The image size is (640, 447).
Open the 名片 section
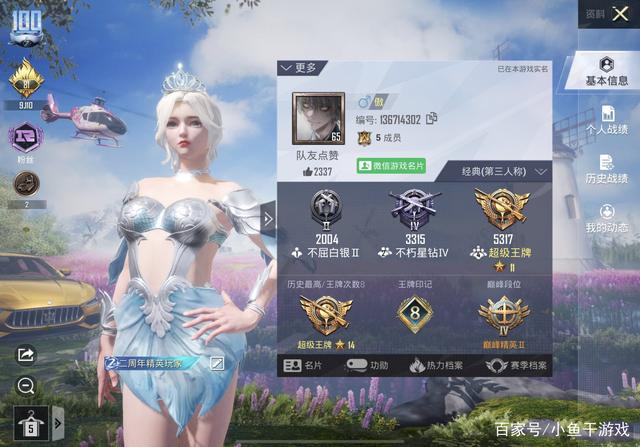click(304, 366)
